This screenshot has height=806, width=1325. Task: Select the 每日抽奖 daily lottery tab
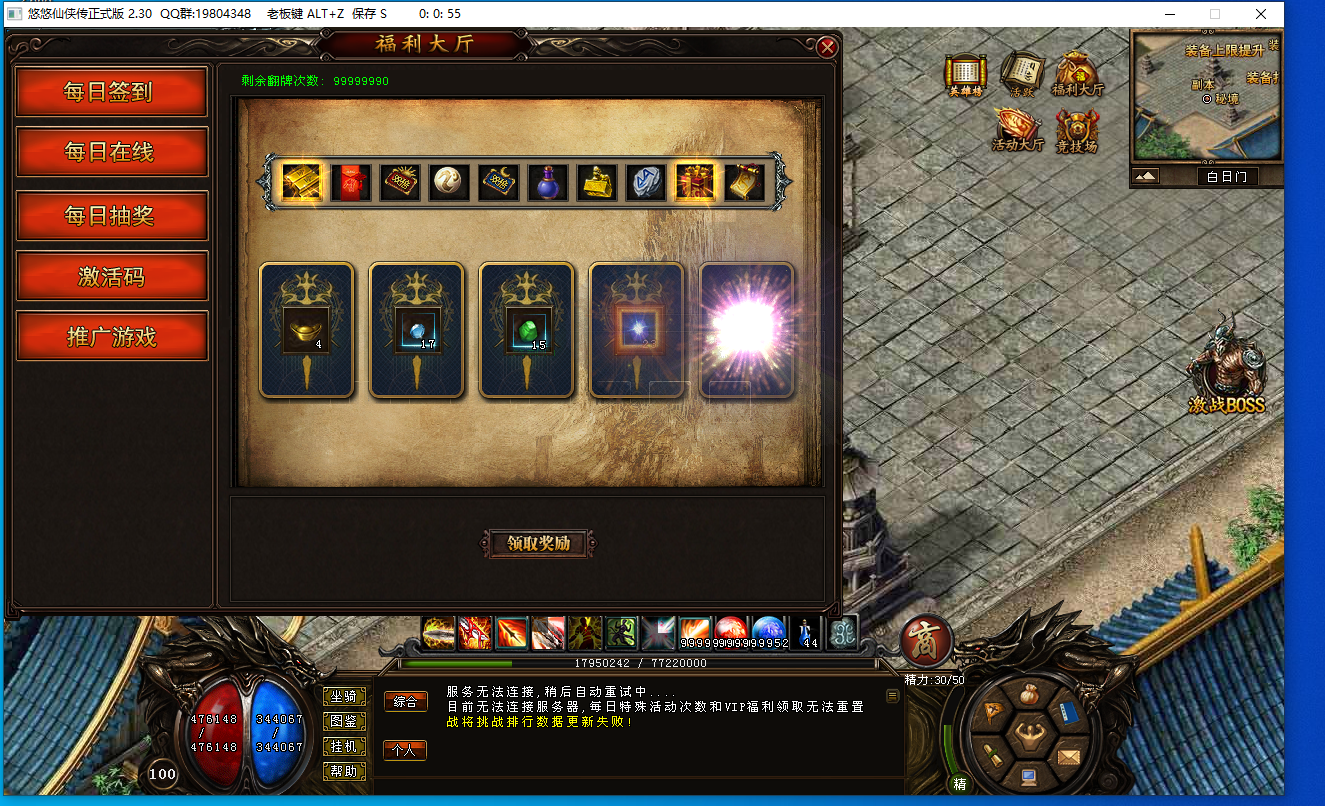point(111,215)
